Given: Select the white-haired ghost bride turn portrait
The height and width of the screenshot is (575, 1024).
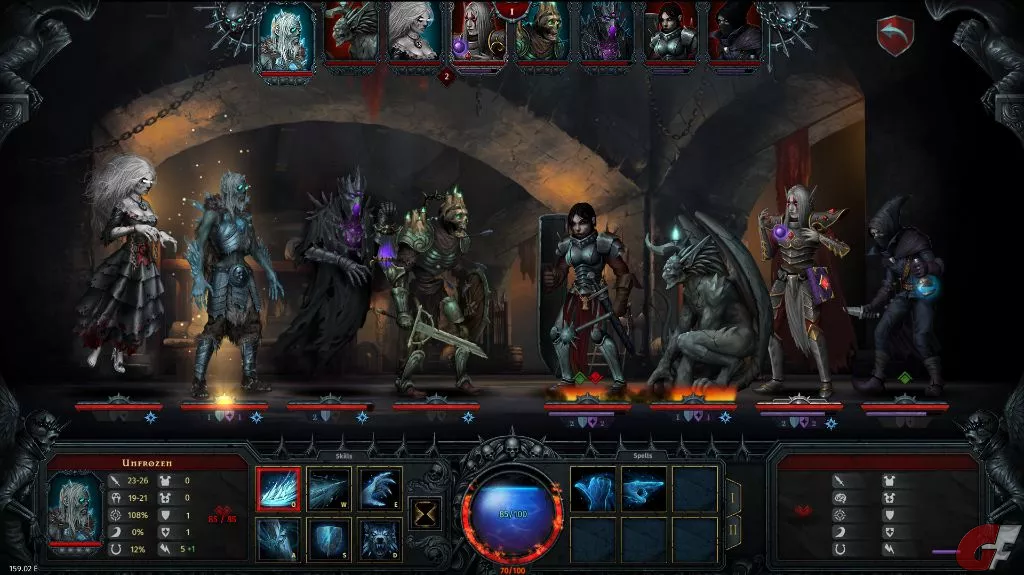Looking at the screenshot, I should click(415, 31).
